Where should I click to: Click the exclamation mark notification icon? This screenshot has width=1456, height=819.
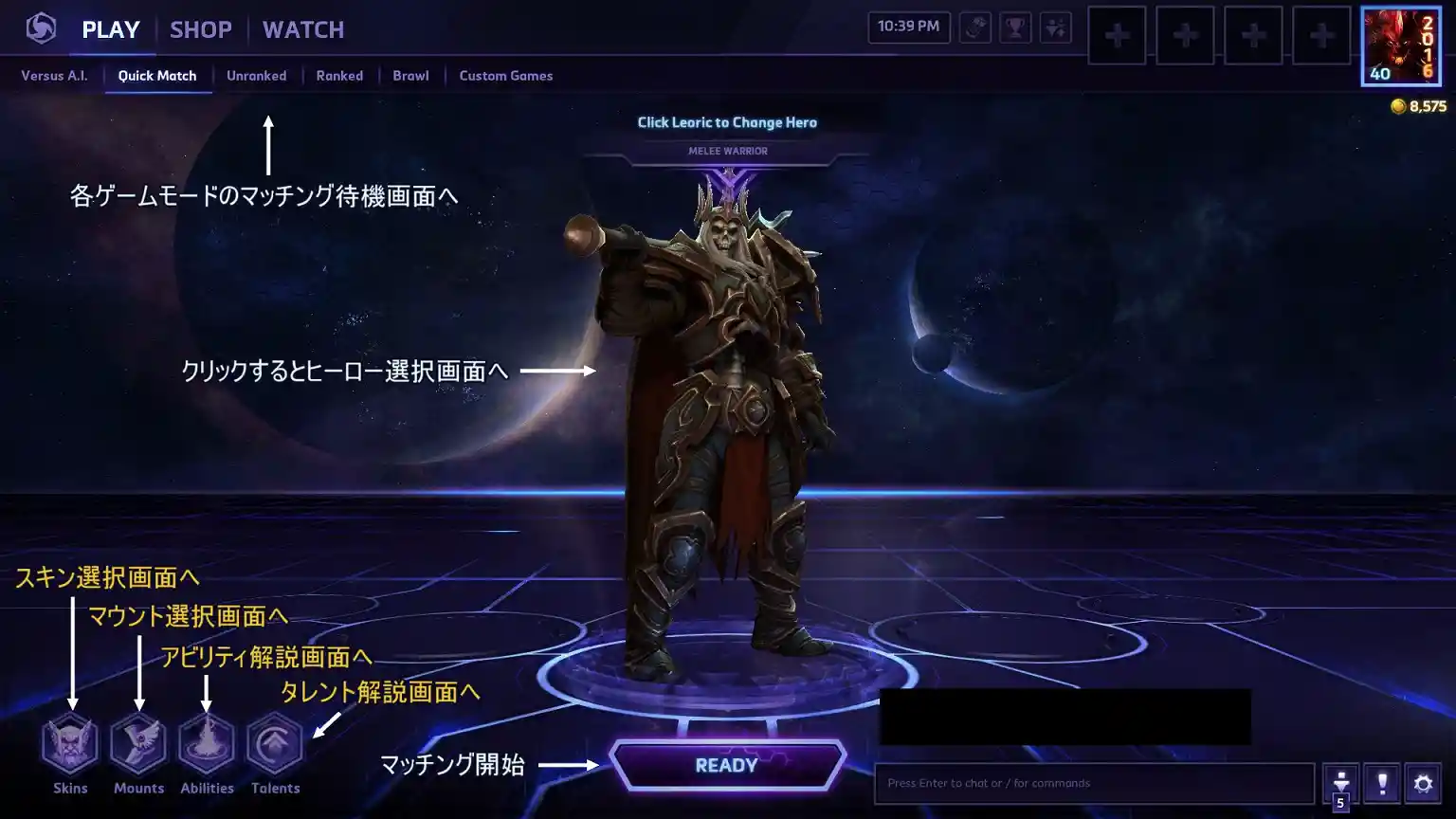click(1382, 783)
